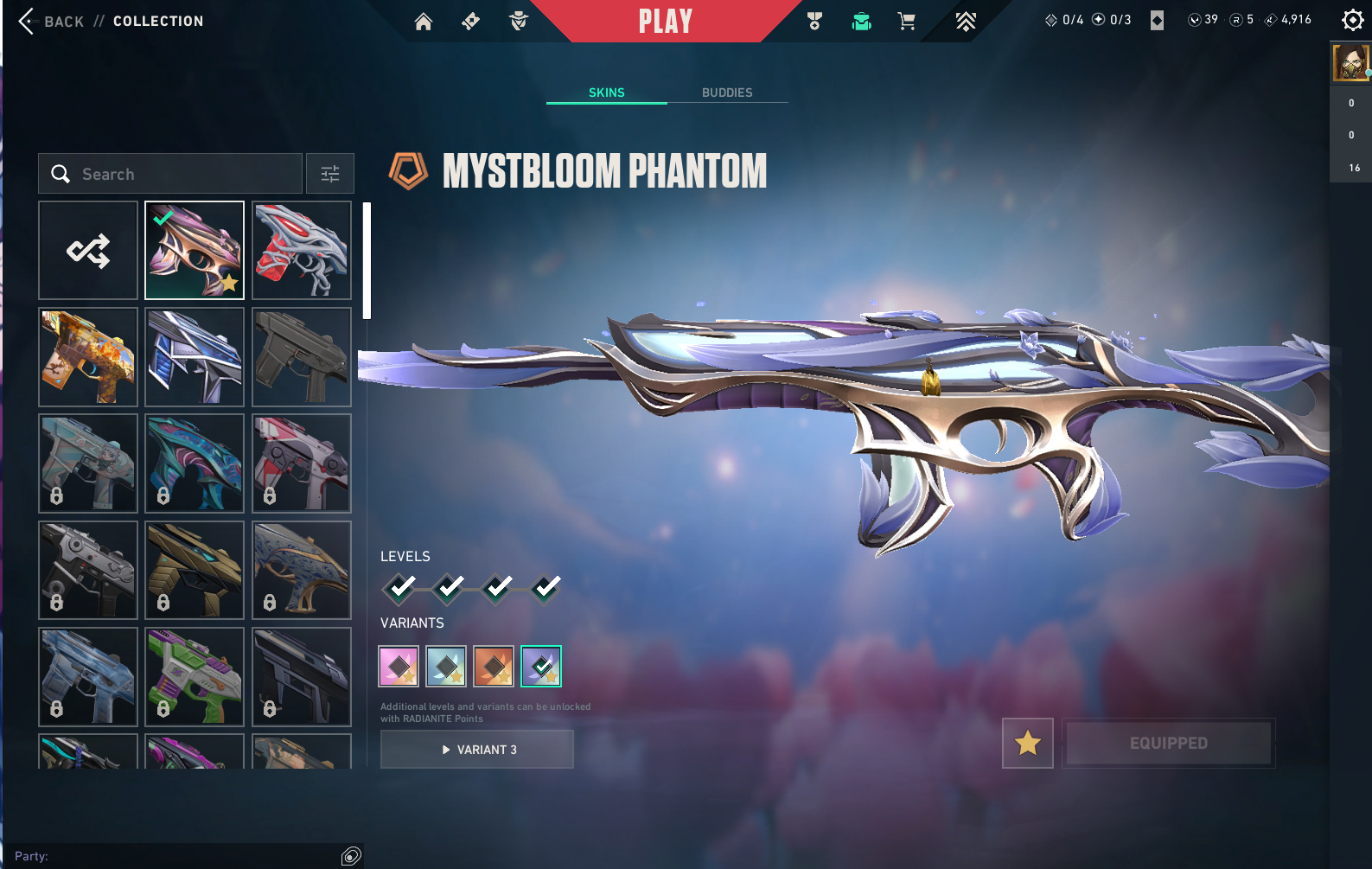Screen dimensions: 1372x869
Task: Pick the orange variant swatch
Action: [x=494, y=667]
